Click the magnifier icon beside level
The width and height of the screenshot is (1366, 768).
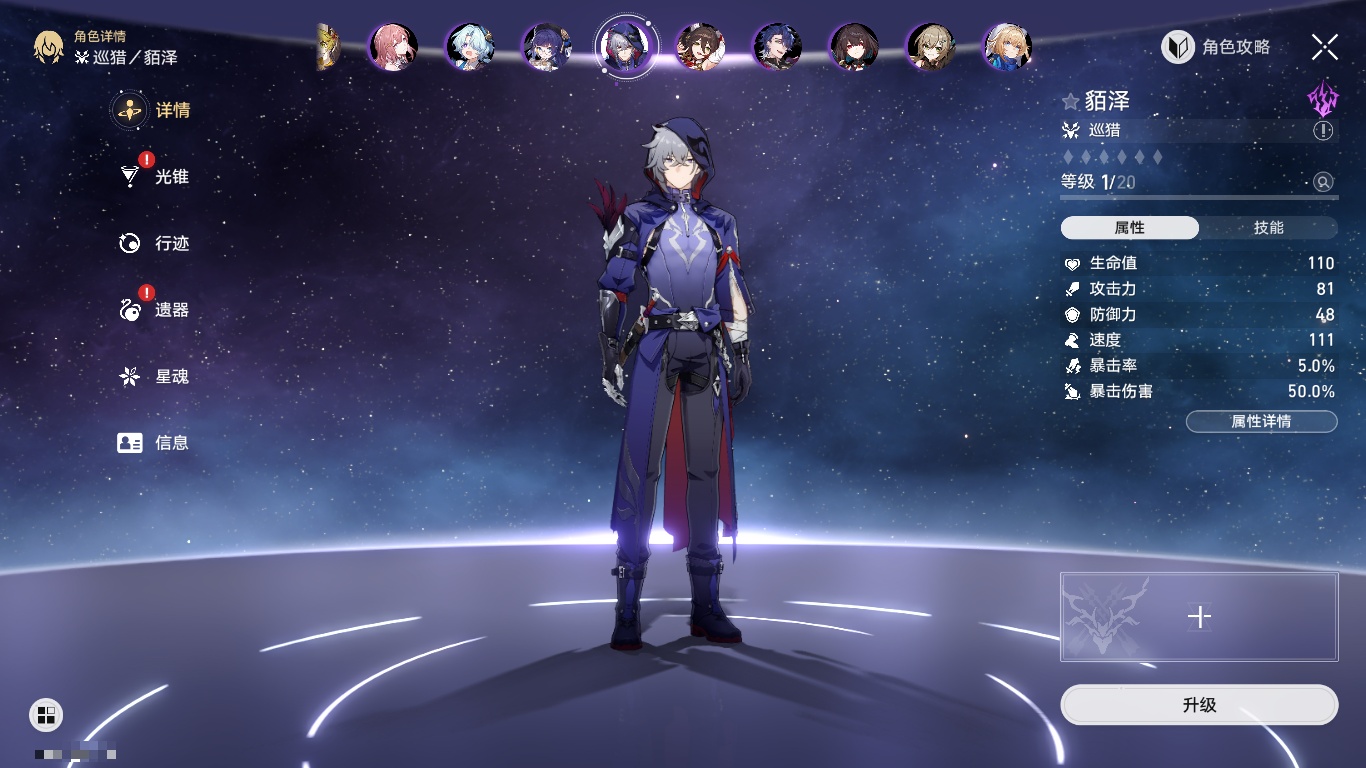[x=1323, y=182]
